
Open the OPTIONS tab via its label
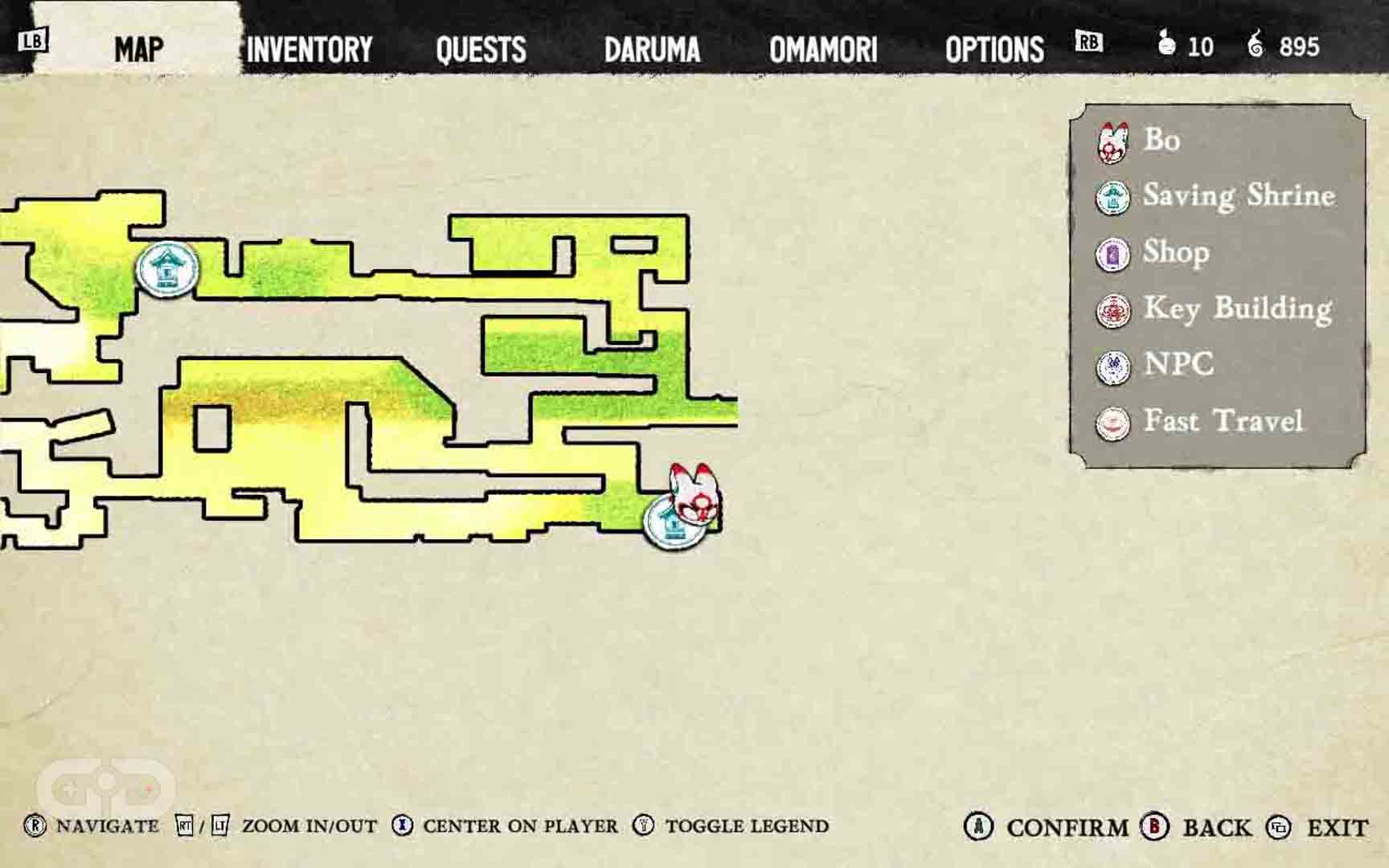996,50
